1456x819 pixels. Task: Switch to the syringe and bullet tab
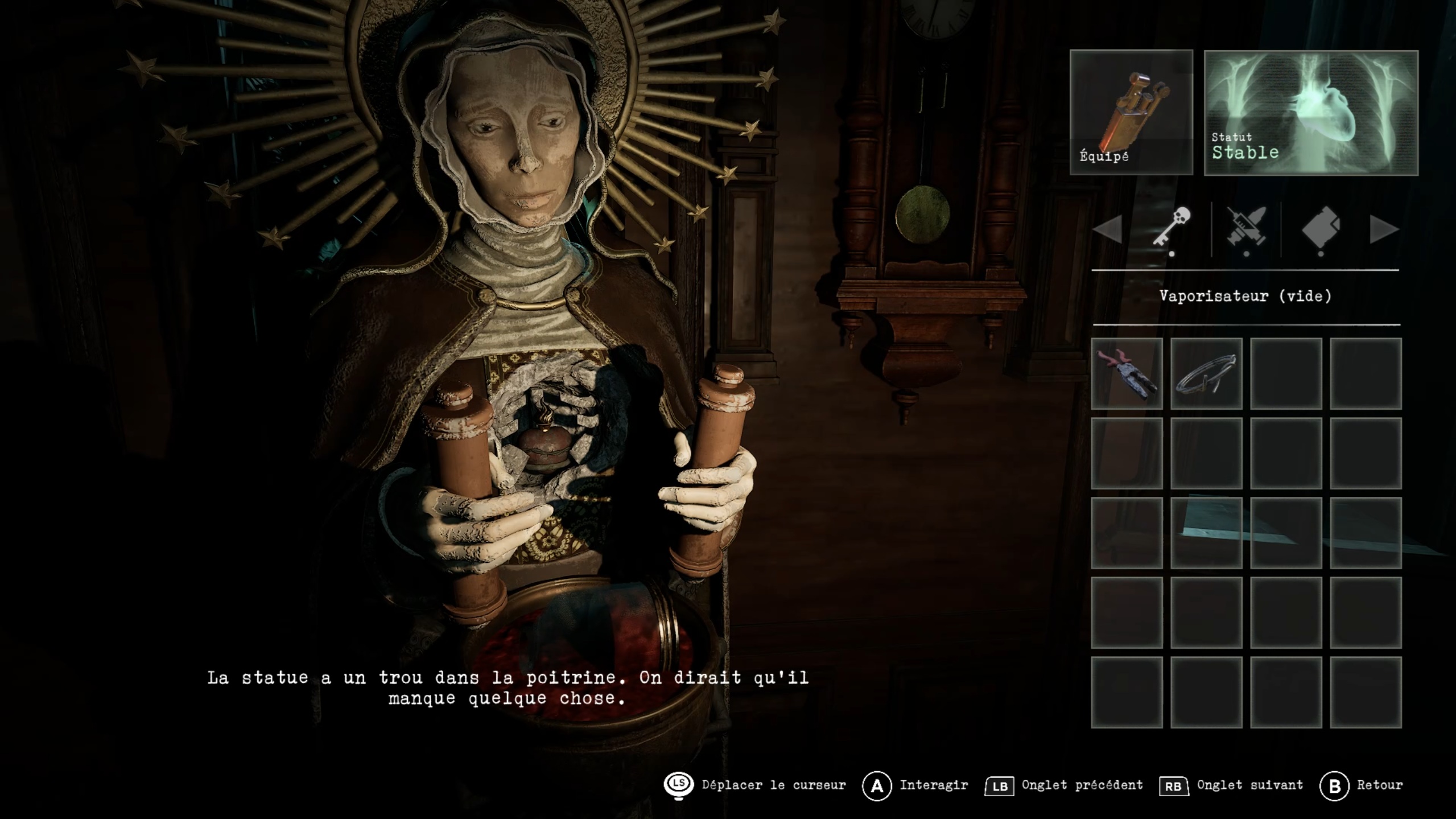click(1246, 228)
